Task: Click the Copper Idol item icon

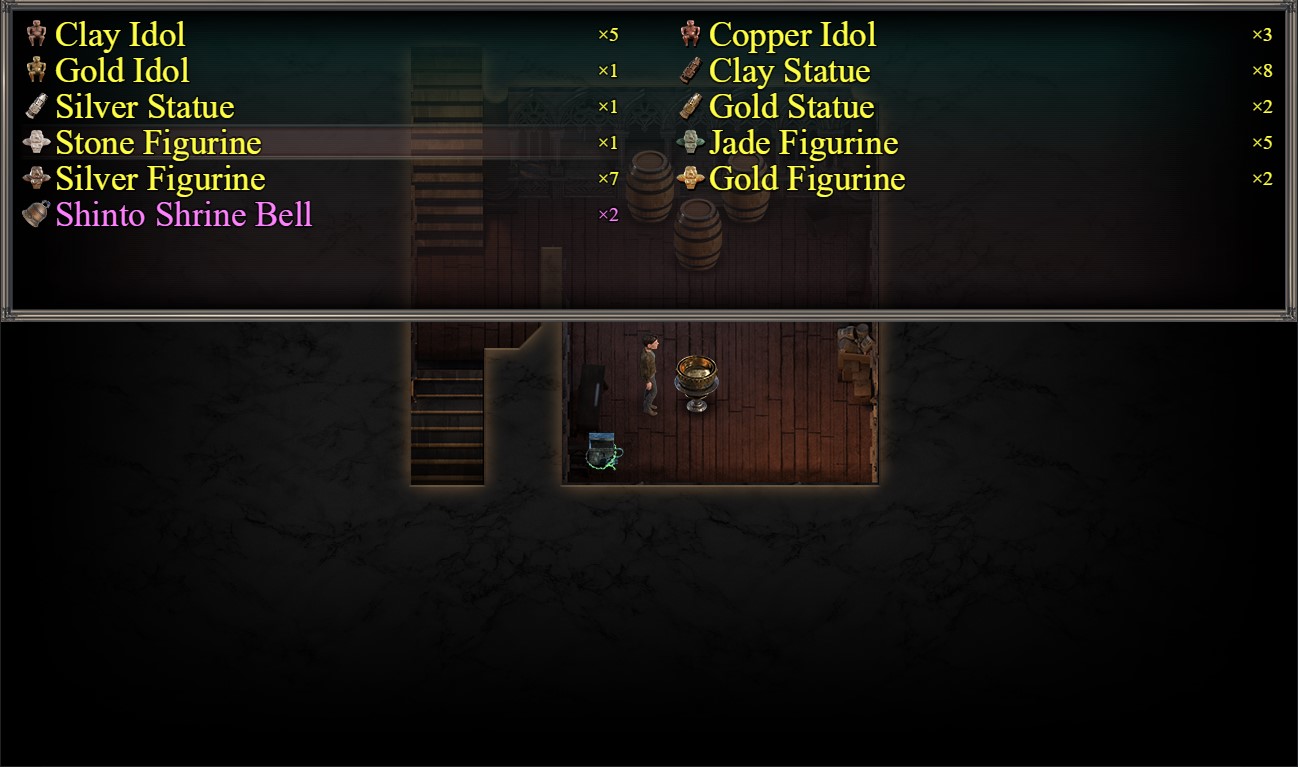Action: tap(688, 35)
